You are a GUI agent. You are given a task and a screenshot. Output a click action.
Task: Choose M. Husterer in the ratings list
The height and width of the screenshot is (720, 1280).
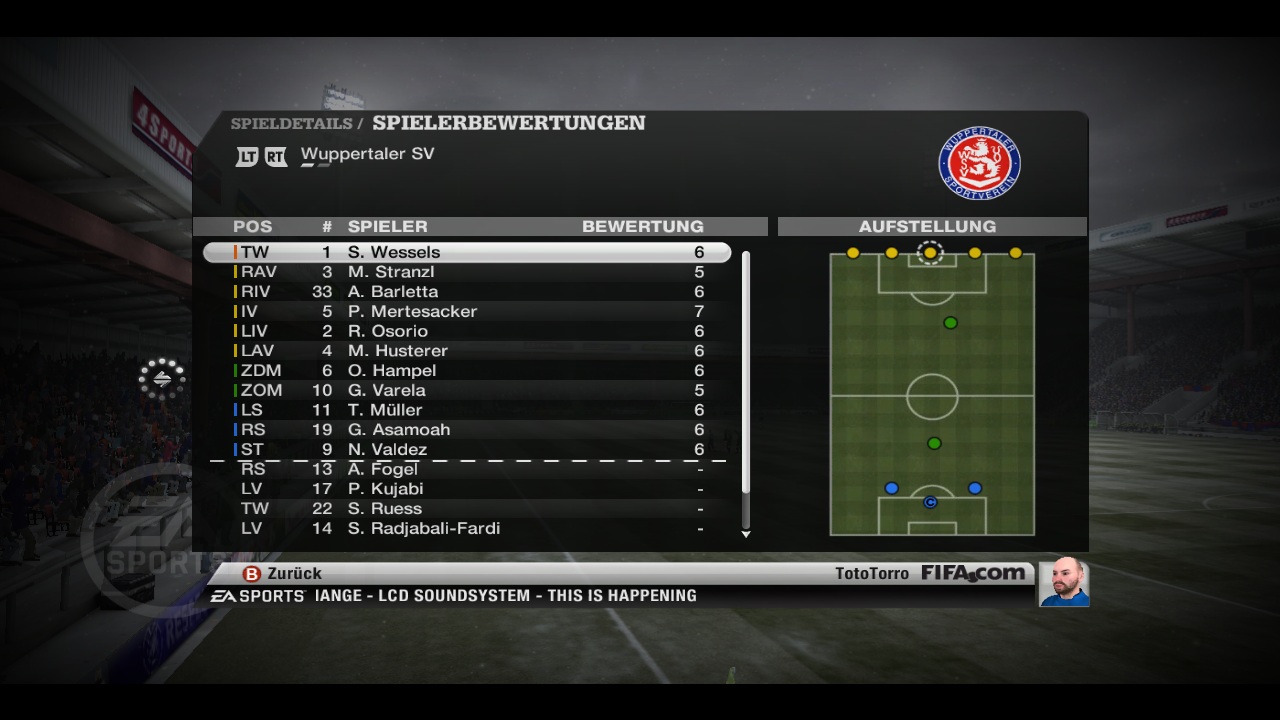[x=467, y=351]
